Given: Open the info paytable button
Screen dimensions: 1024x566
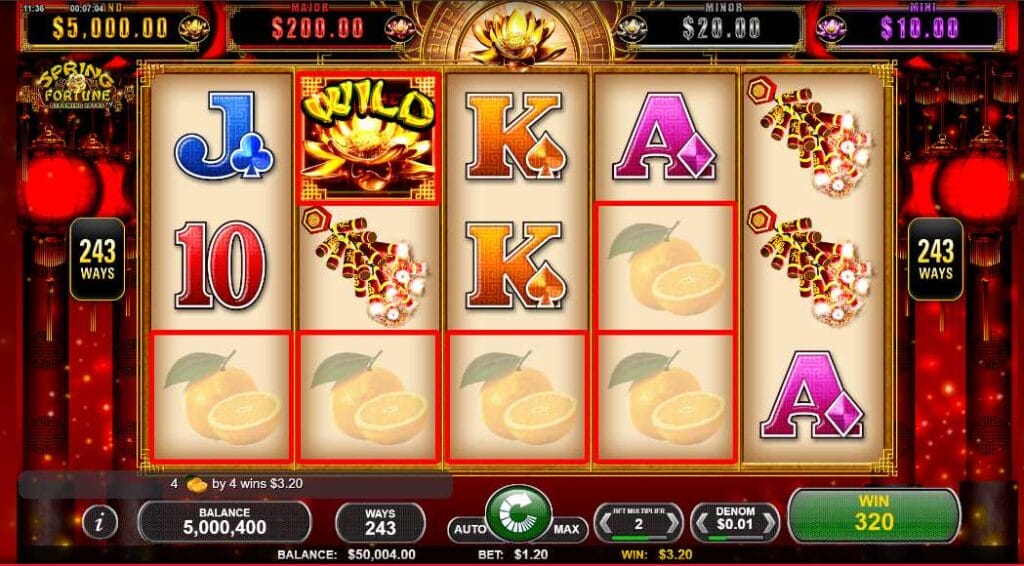Looking at the screenshot, I should [x=99, y=522].
